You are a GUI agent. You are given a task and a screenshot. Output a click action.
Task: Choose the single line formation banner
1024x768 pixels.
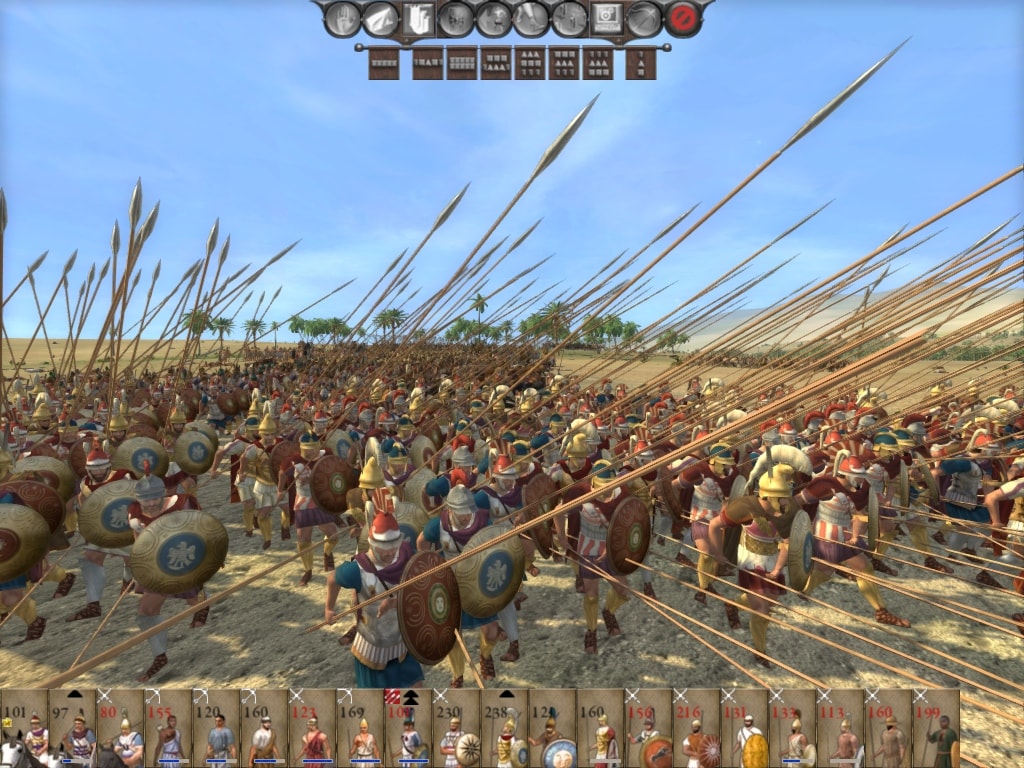click(383, 63)
